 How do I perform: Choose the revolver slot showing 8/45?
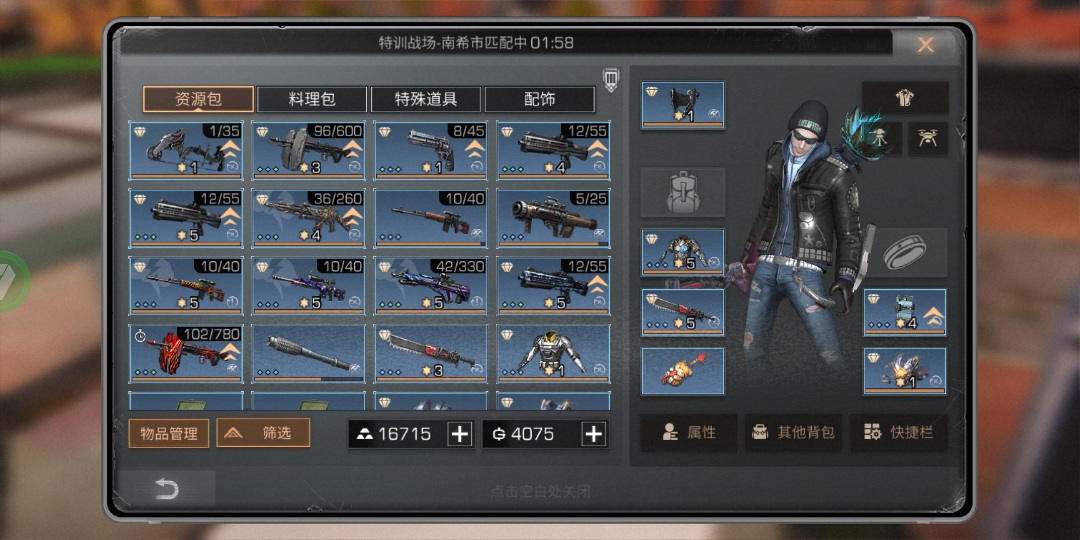[431, 150]
